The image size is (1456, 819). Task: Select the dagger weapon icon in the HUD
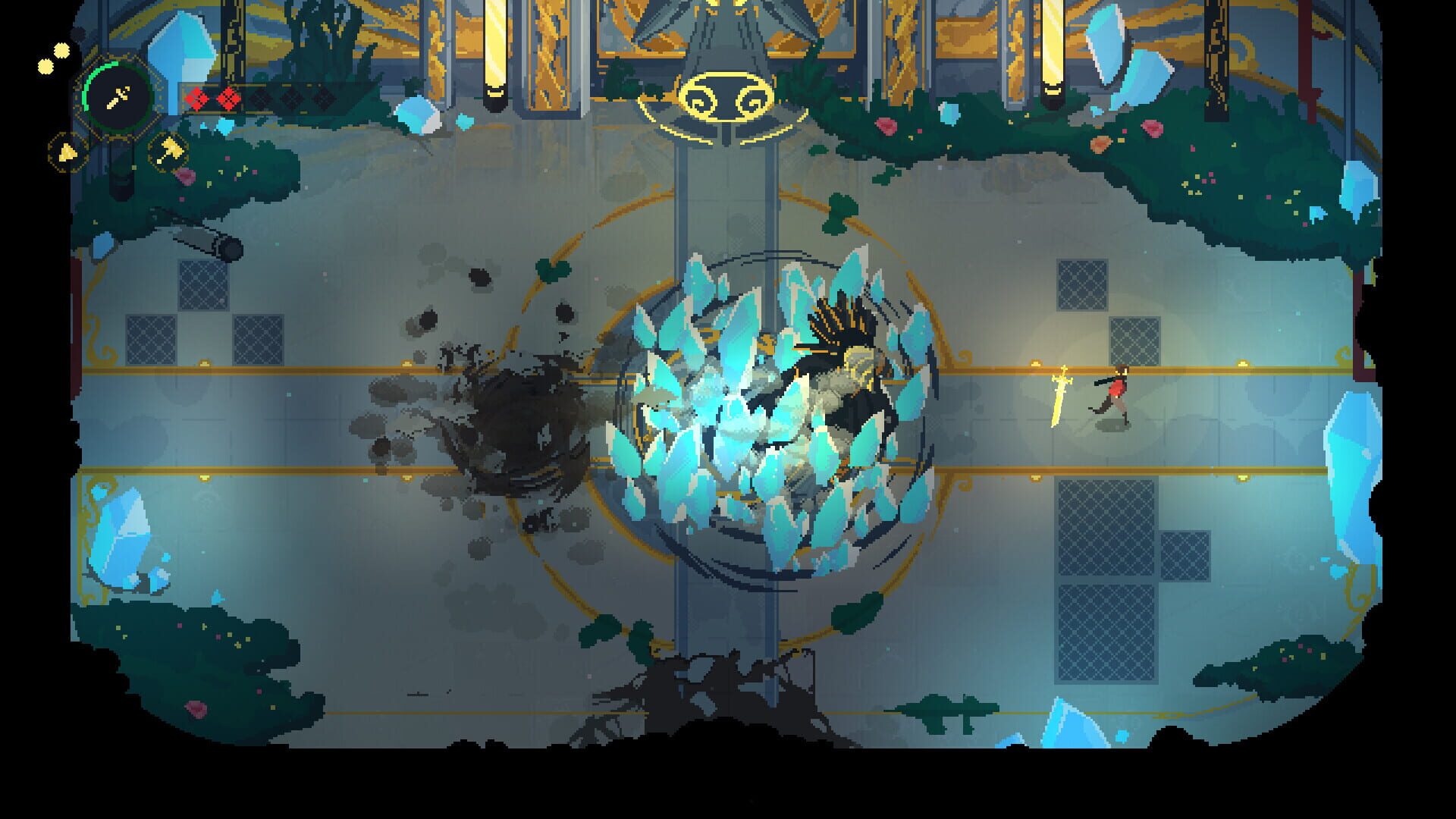click(x=117, y=99)
